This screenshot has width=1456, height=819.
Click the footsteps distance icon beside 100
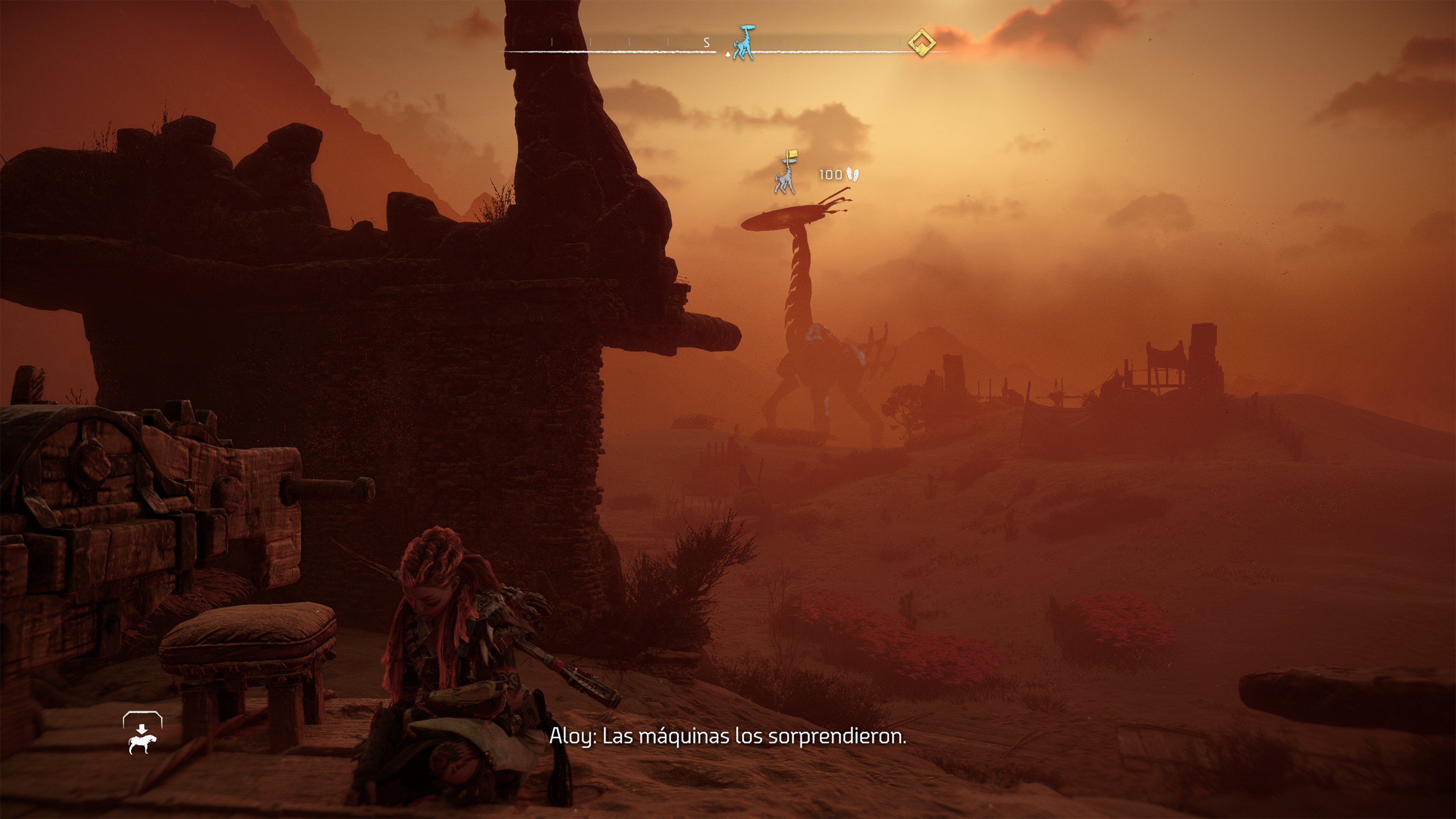click(x=852, y=174)
